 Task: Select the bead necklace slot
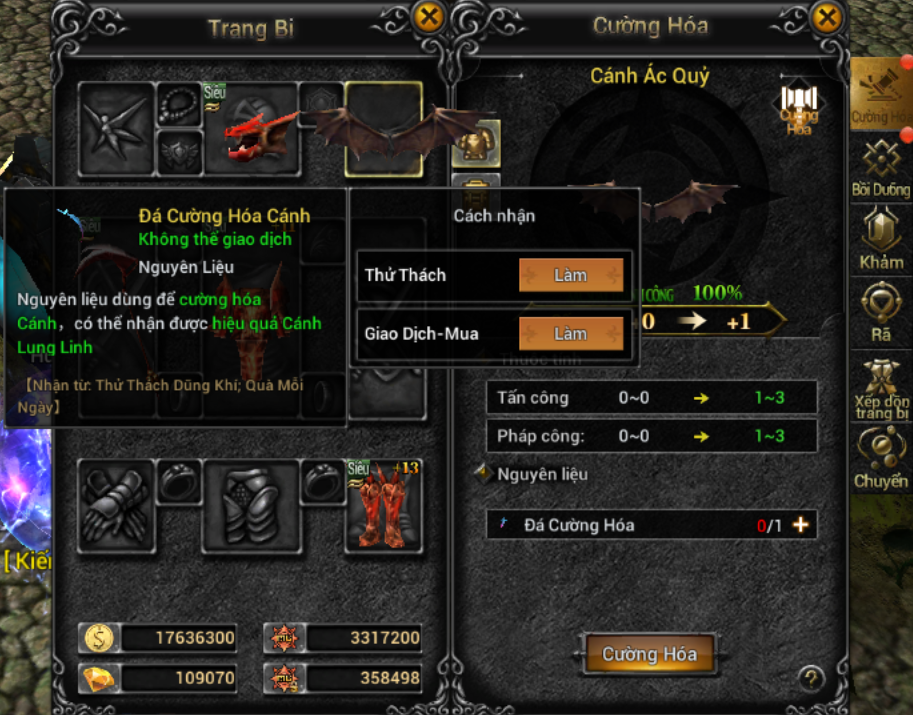(x=180, y=102)
